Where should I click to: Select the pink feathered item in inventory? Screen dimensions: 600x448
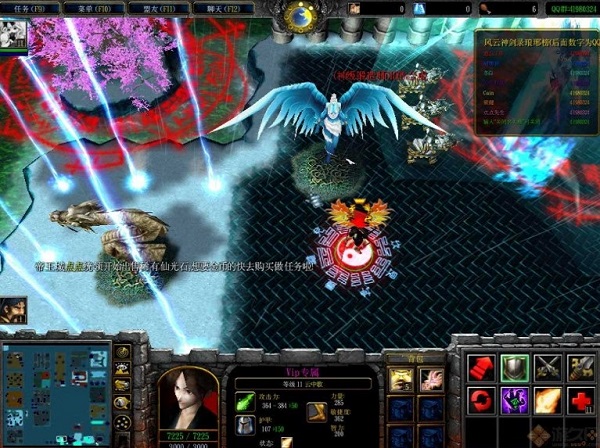point(431,377)
